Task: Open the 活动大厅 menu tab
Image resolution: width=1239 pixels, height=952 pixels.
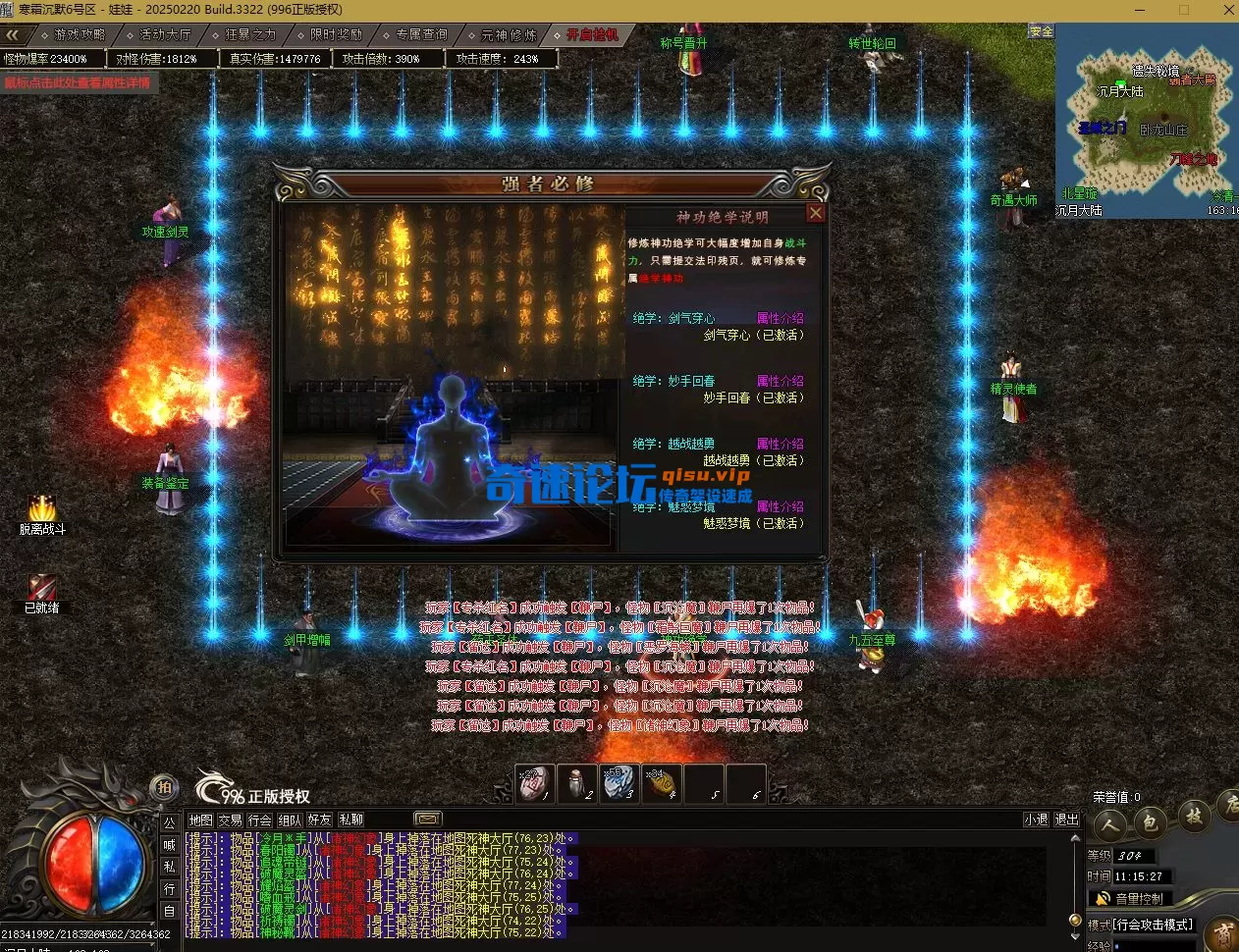Action: [x=165, y=34]
